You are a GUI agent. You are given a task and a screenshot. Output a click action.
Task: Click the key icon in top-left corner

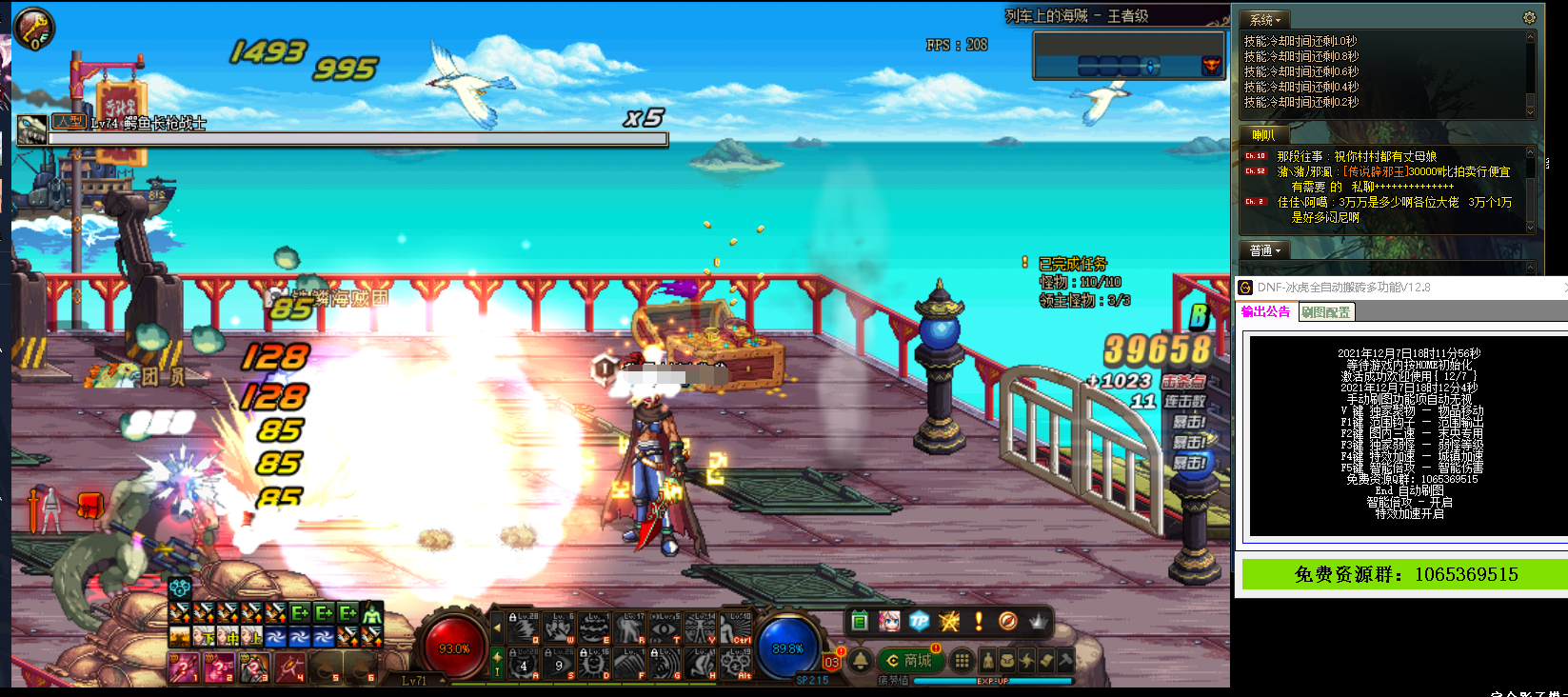click(34, 29)
